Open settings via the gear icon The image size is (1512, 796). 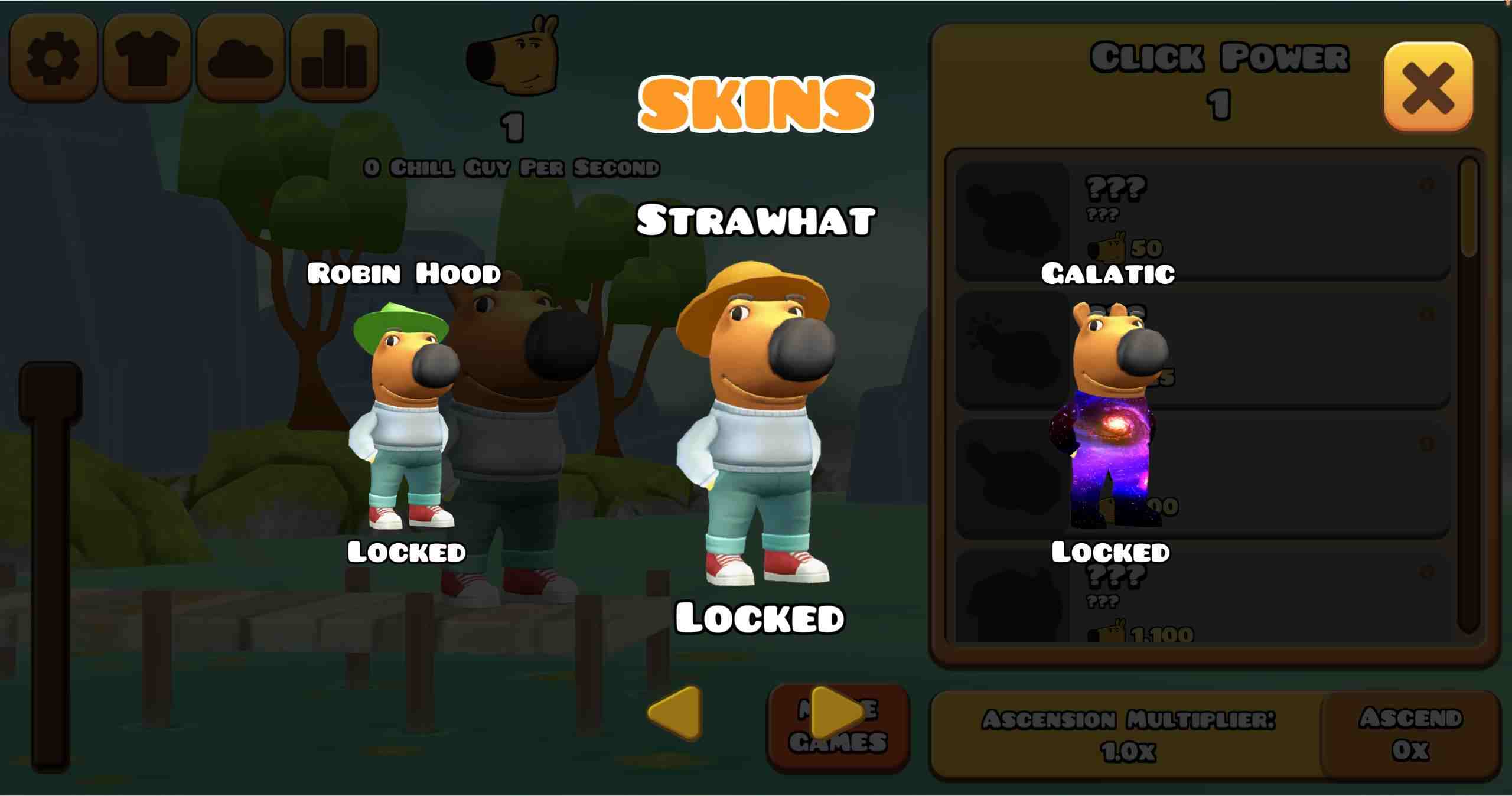pos(53,57)
